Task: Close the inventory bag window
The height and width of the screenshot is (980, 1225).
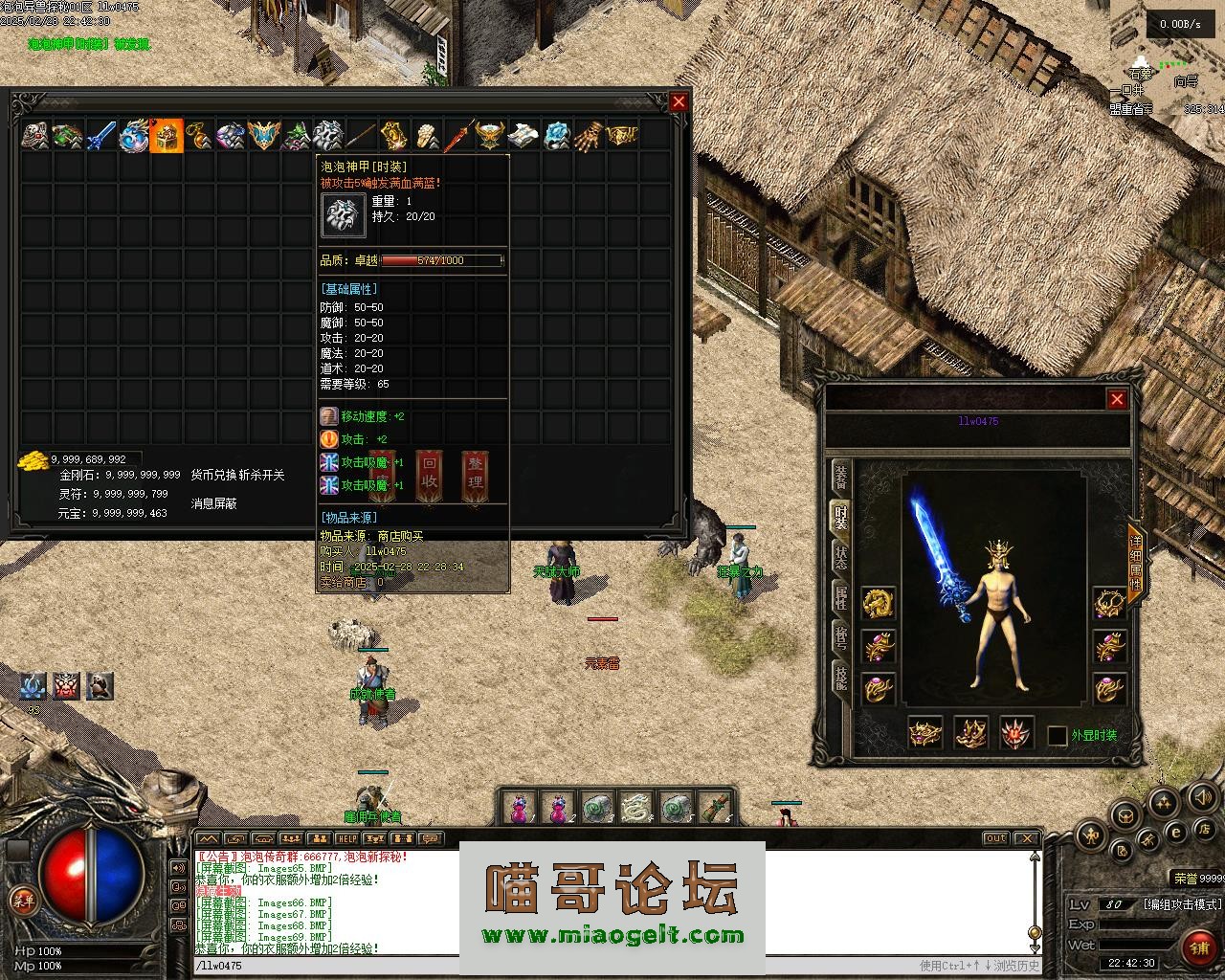Action: point(679,102)
